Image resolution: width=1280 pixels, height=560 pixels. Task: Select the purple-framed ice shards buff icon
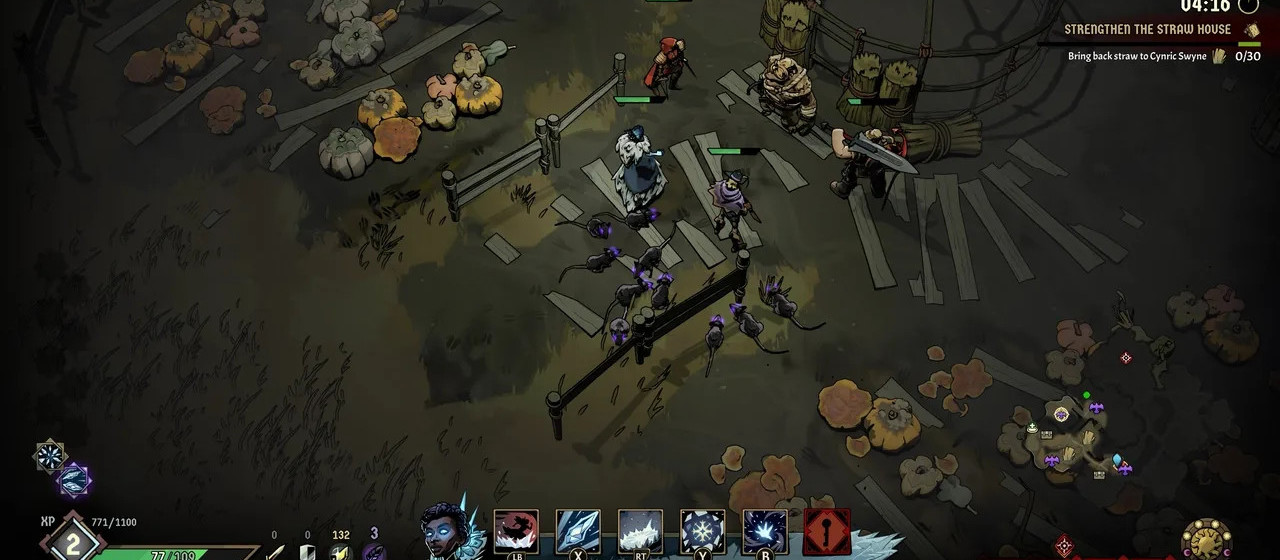[x=74, y=481]
